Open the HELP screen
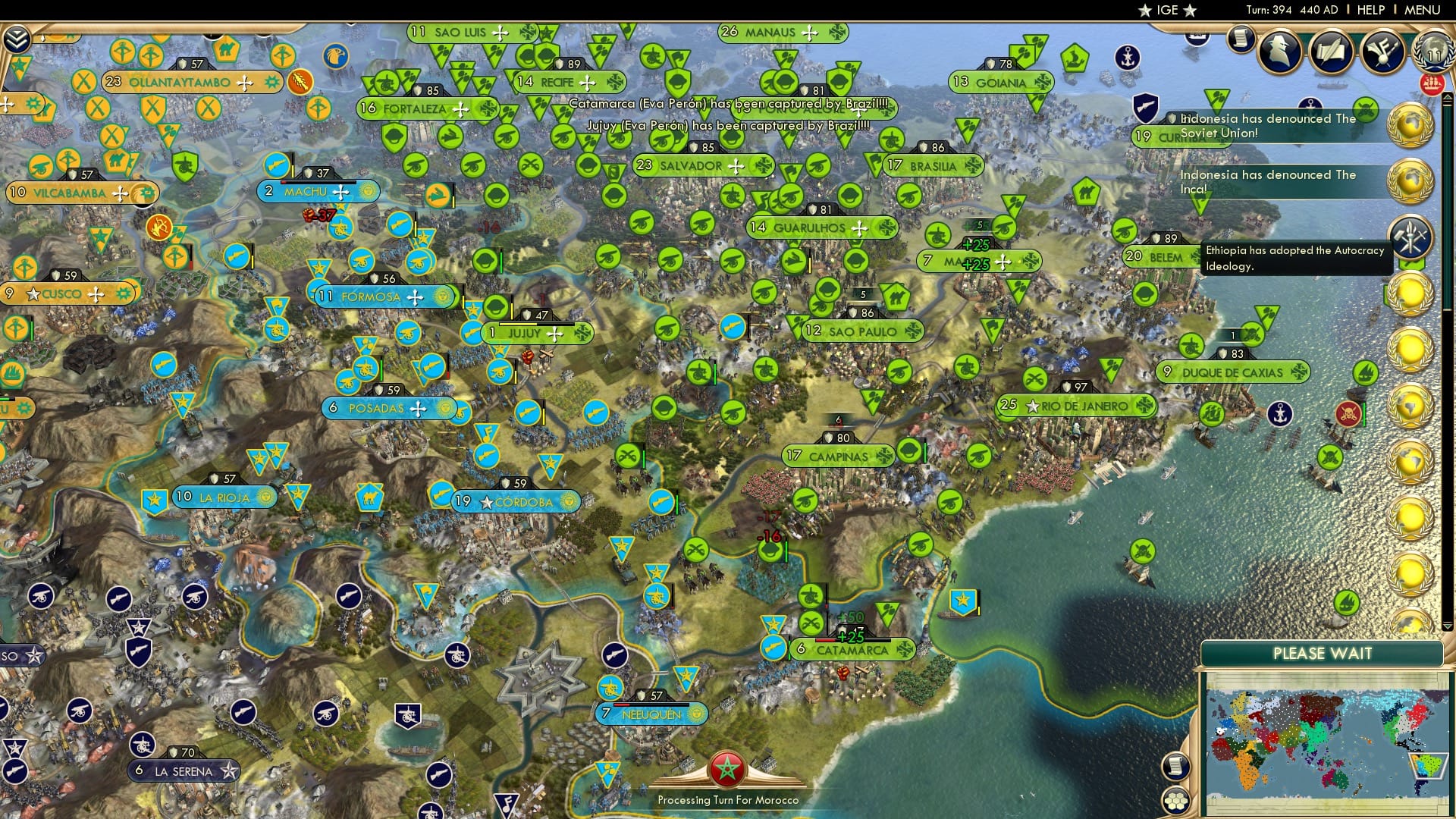The height and width of the screenshot is (819, 1456). point(1373,10)
